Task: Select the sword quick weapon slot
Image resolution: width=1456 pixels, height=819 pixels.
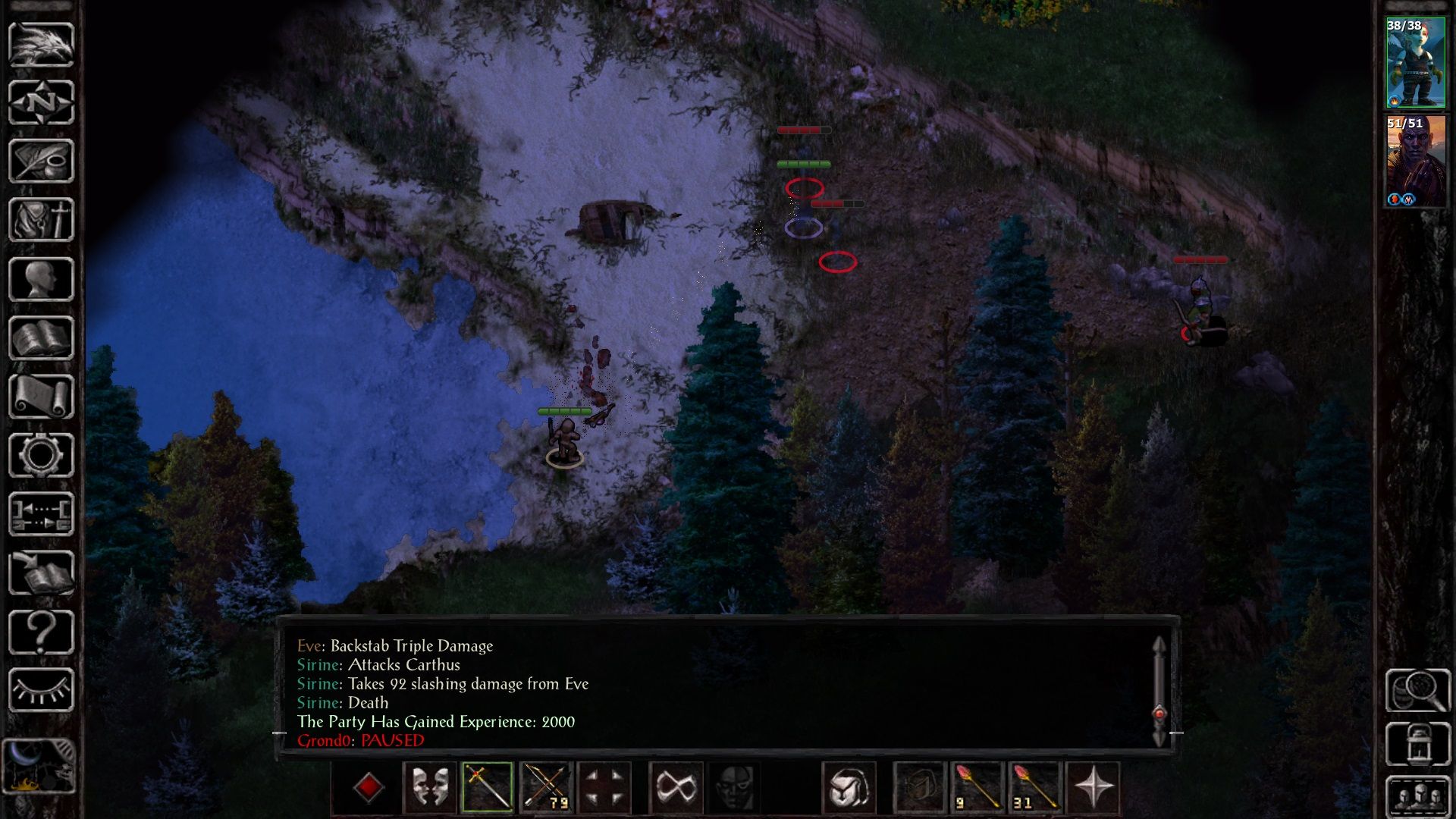Action: pos(487,787)
